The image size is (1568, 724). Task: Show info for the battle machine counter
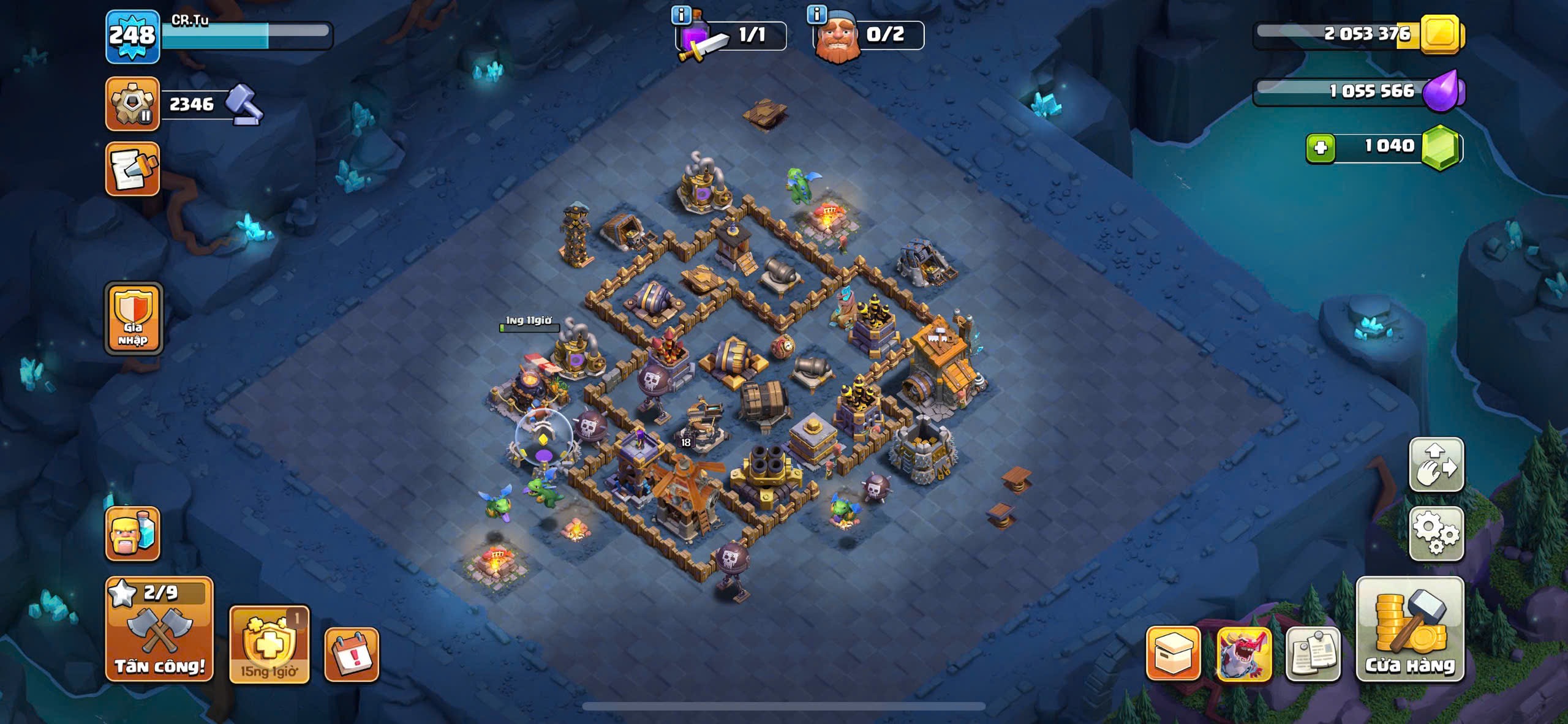[681, 14]
